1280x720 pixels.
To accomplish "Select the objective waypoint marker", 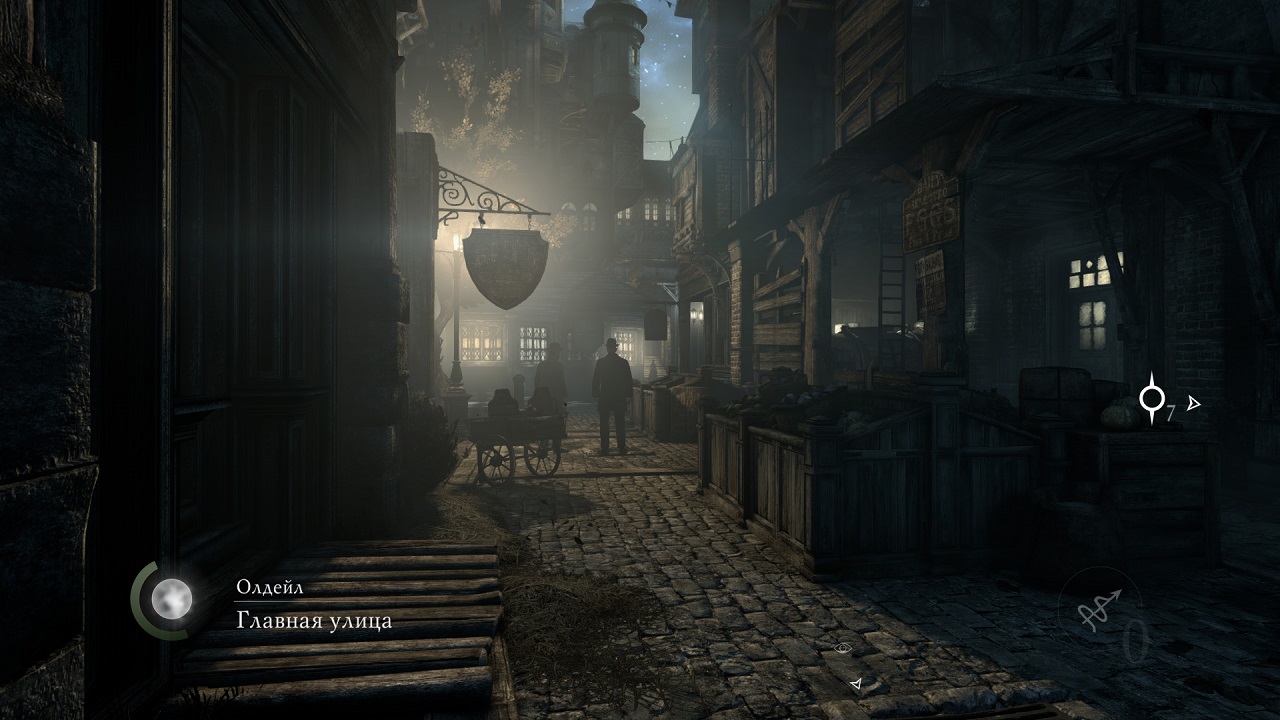I will coord(1152,398).
